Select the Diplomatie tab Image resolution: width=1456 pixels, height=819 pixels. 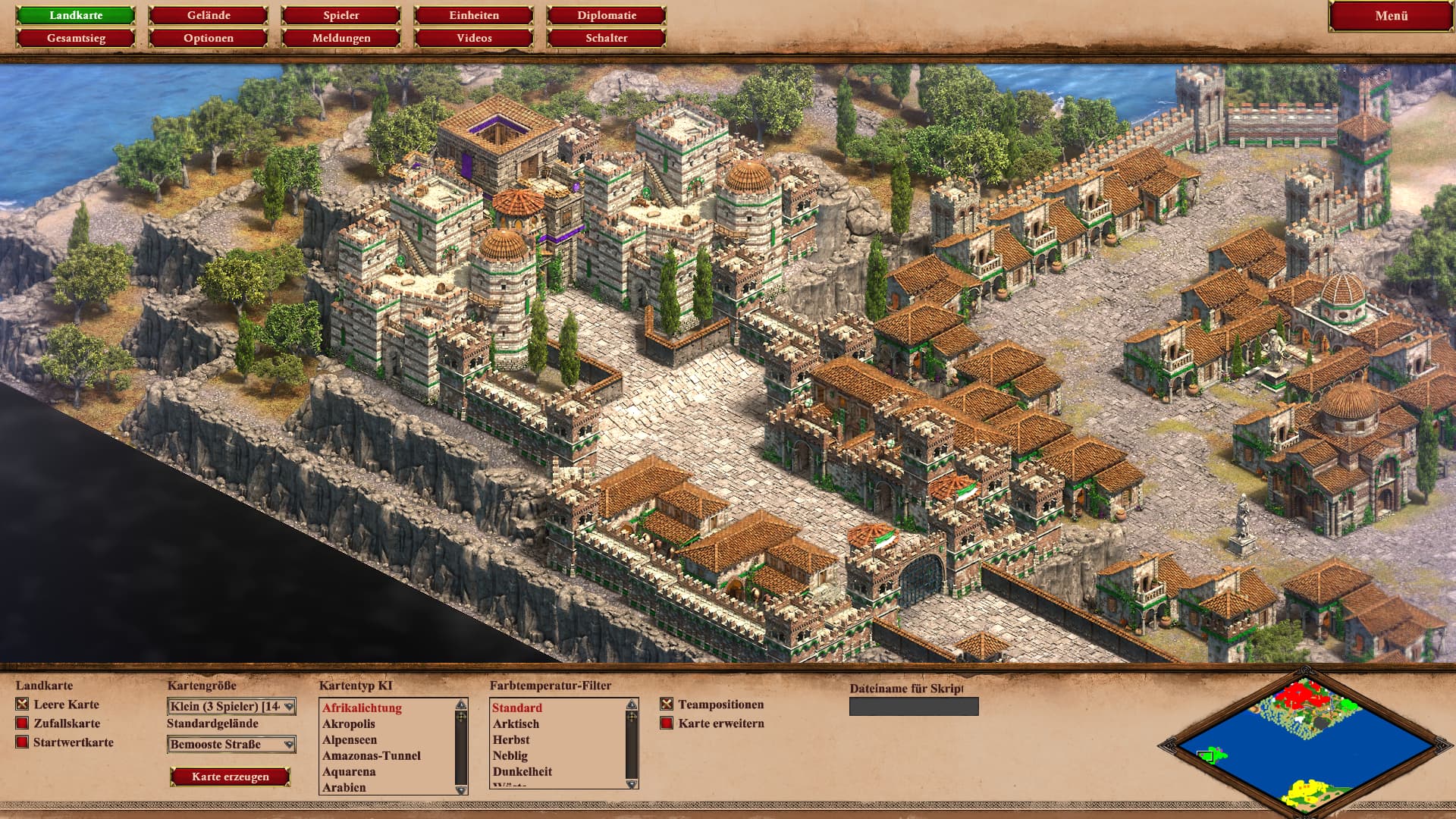607,15
